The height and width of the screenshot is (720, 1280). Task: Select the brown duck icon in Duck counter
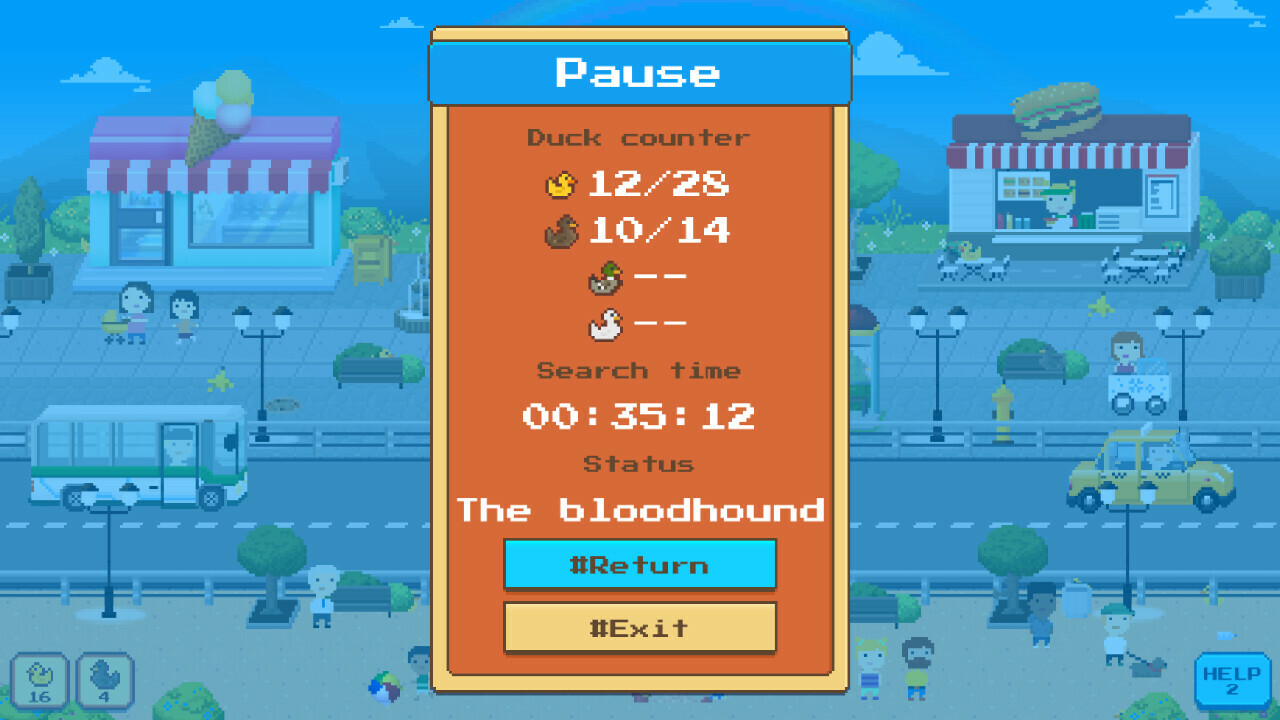click(560, 229)
